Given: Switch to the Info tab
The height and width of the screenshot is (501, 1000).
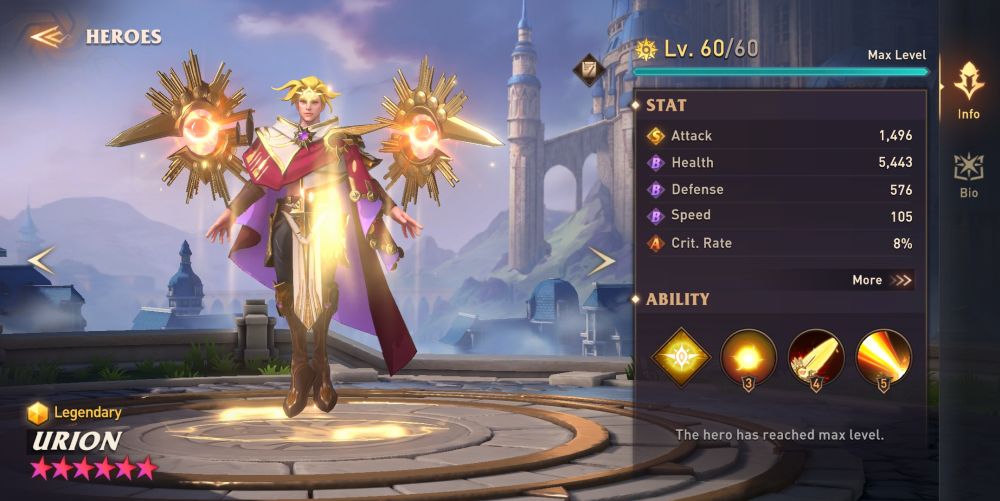Looking at the screenshot, I should coord(968,90).
